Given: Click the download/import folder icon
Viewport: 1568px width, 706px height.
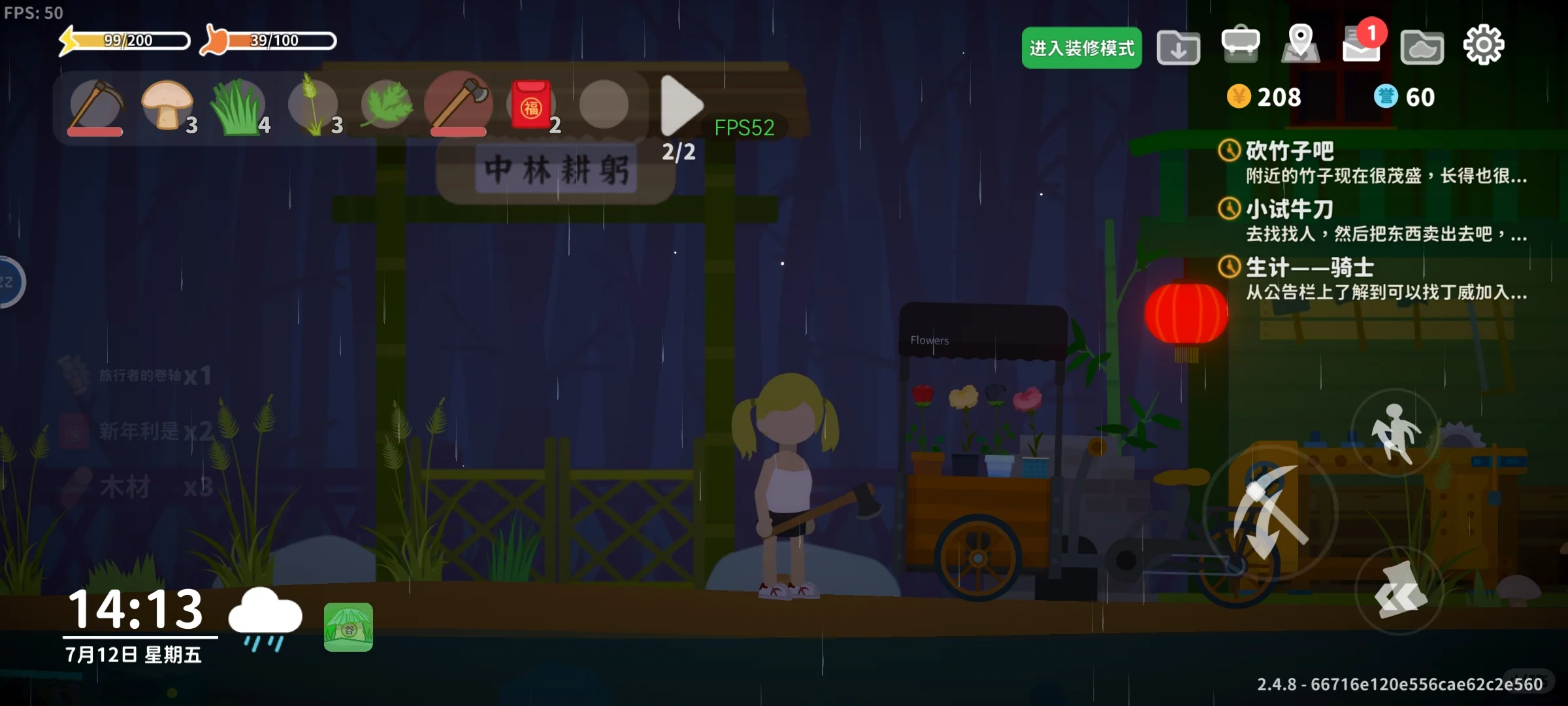Looking at the screenshot, I should click(1179, 47).
